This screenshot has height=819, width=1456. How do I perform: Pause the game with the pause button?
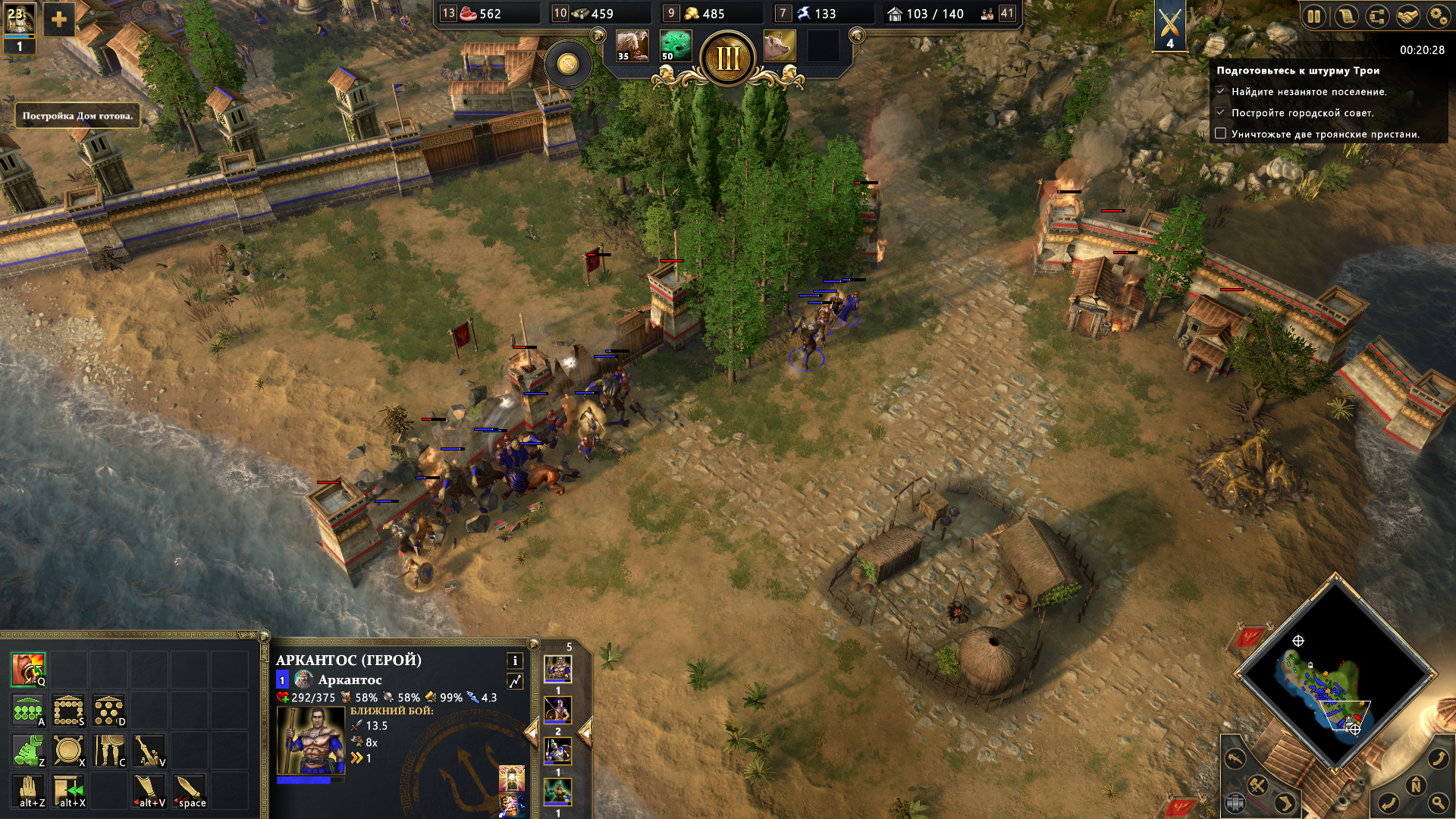click(x=1314, y=16)
